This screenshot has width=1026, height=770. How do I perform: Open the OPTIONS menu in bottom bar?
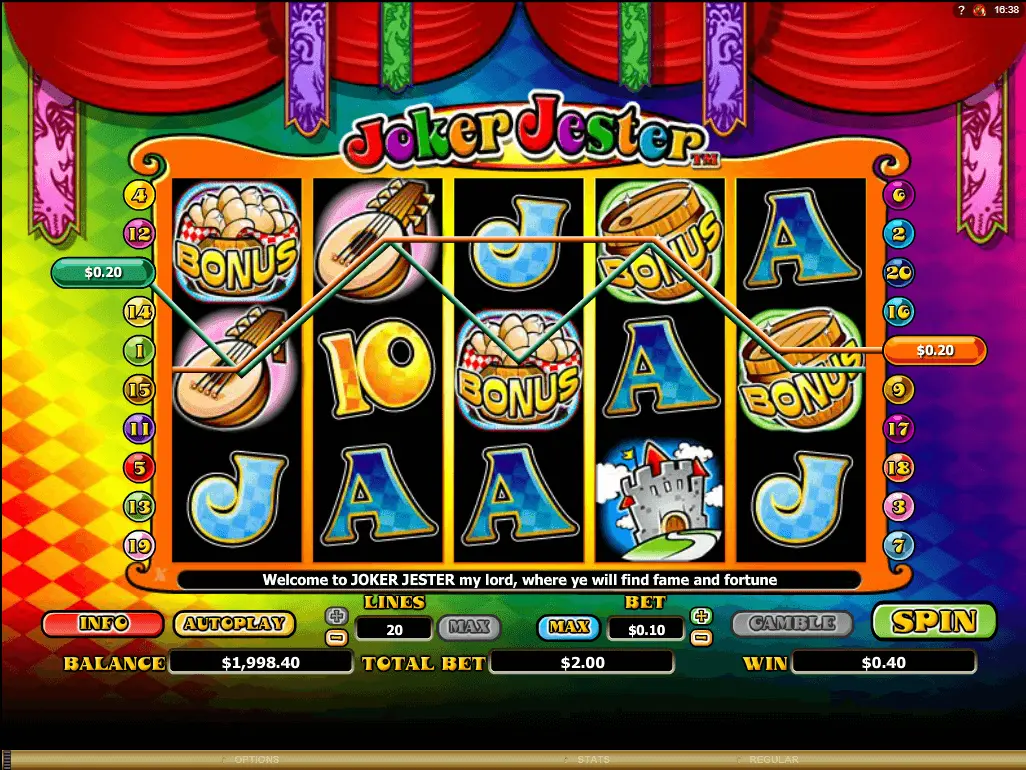(x=256, y=760)
